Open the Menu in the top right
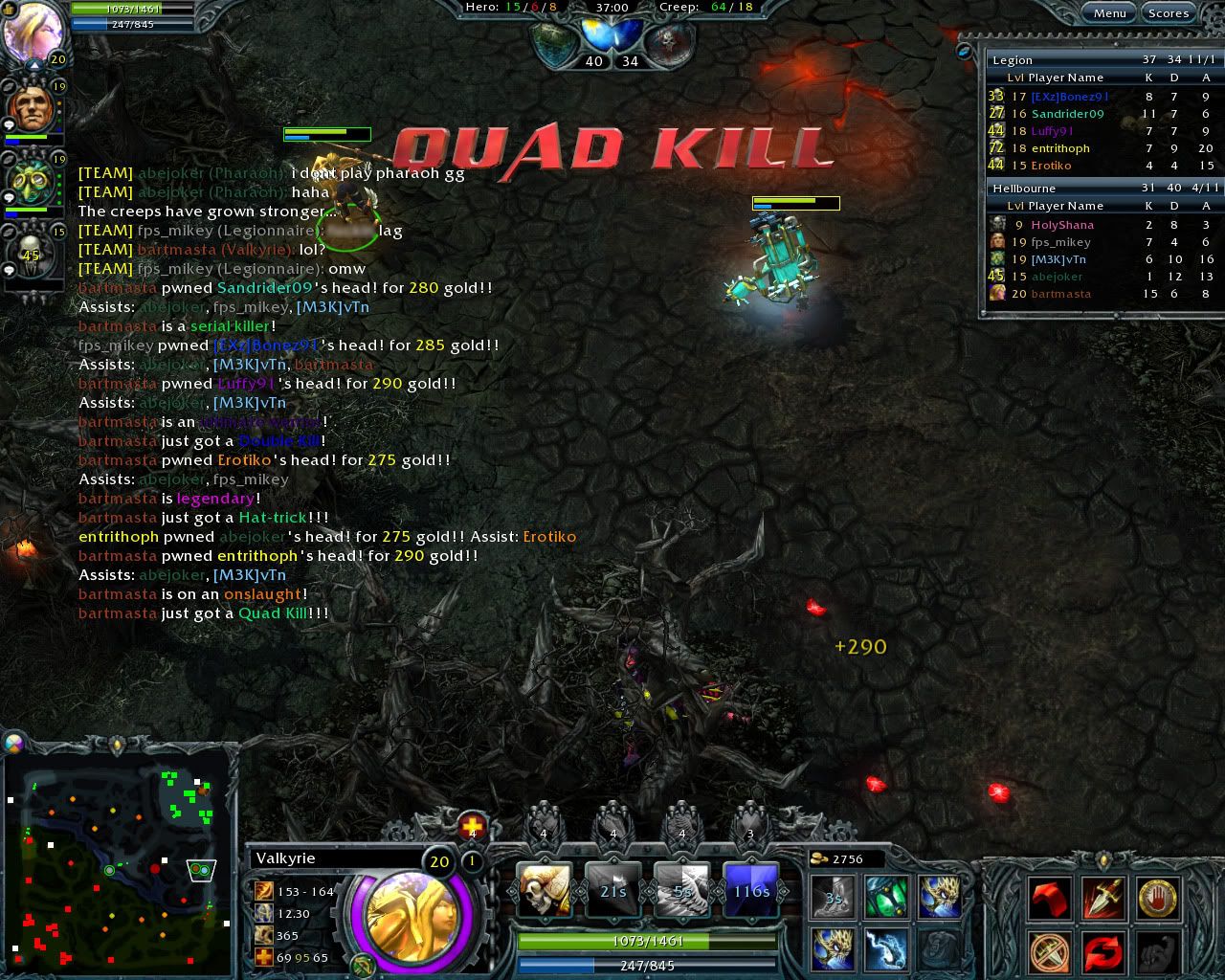 [x=1109, y=12]
